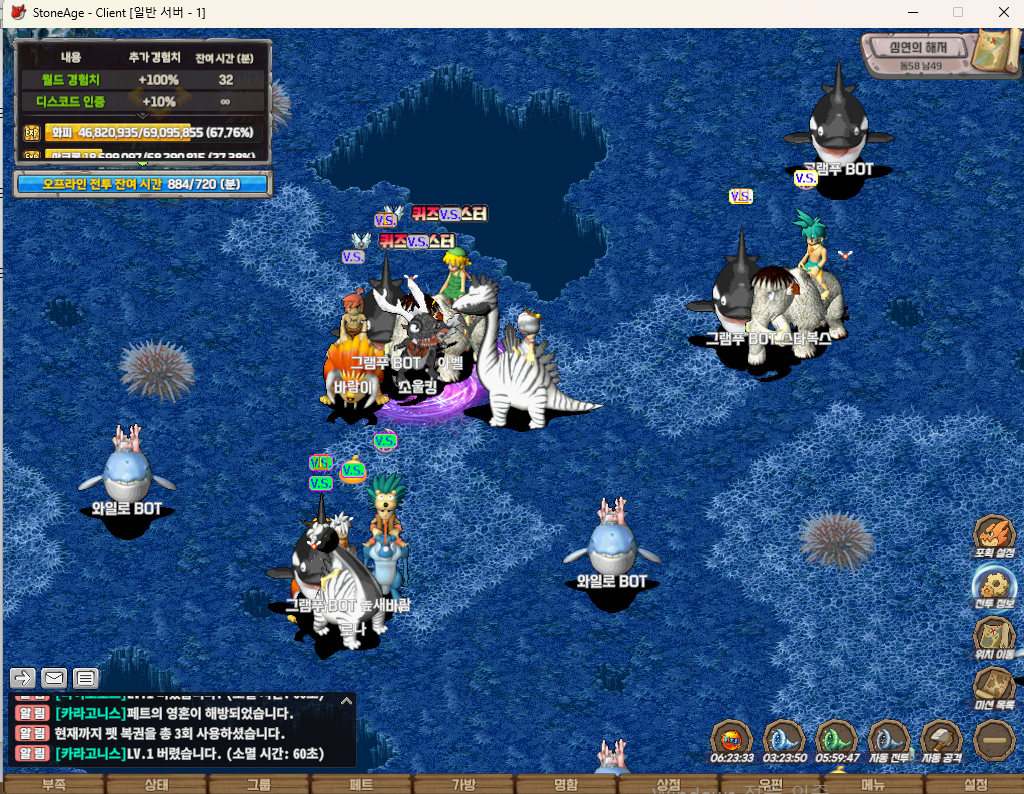Open the 메뉴 button on bottom bar
The height and width of the screenshot is (794, 1024).
pyautogui.click(x=873, y=784)
